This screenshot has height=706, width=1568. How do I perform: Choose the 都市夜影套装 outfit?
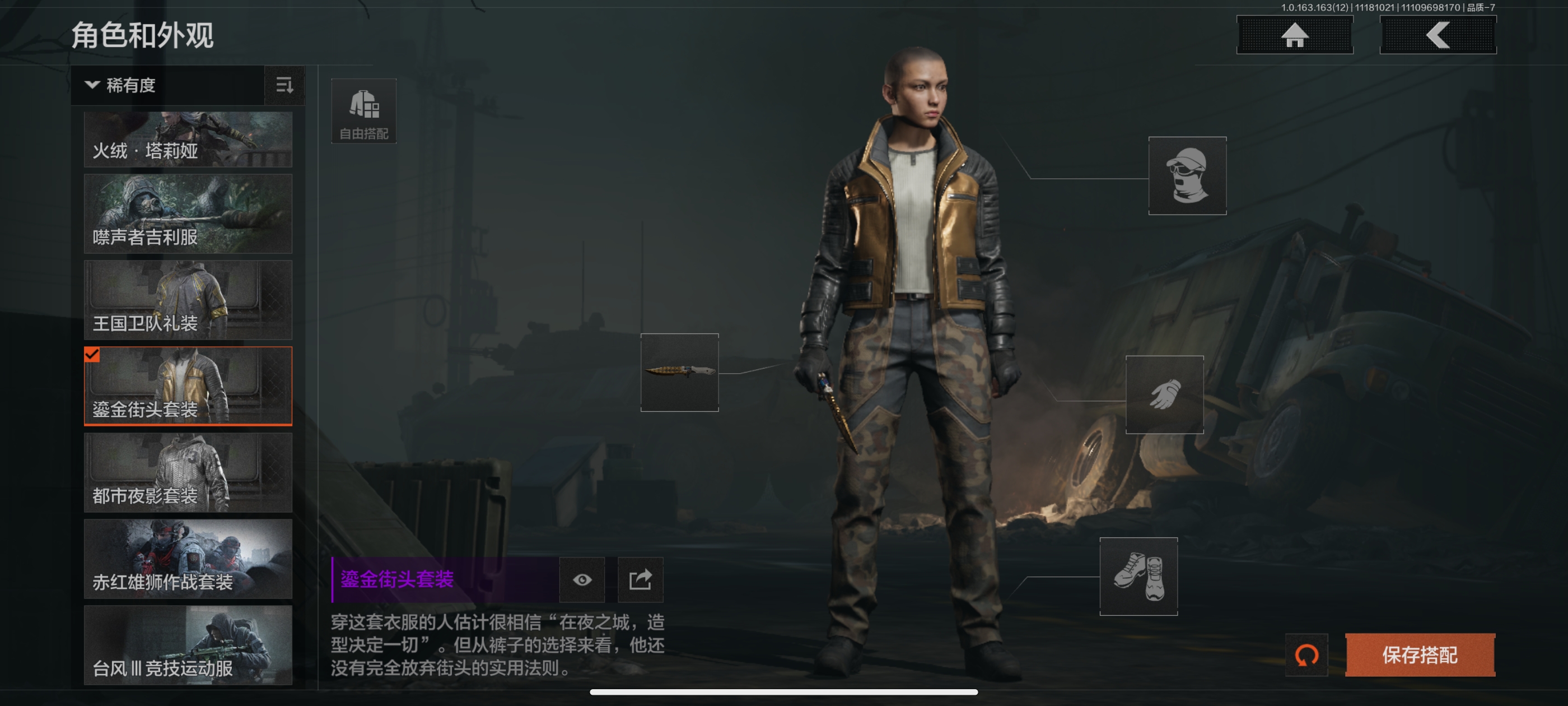(188, 472)
